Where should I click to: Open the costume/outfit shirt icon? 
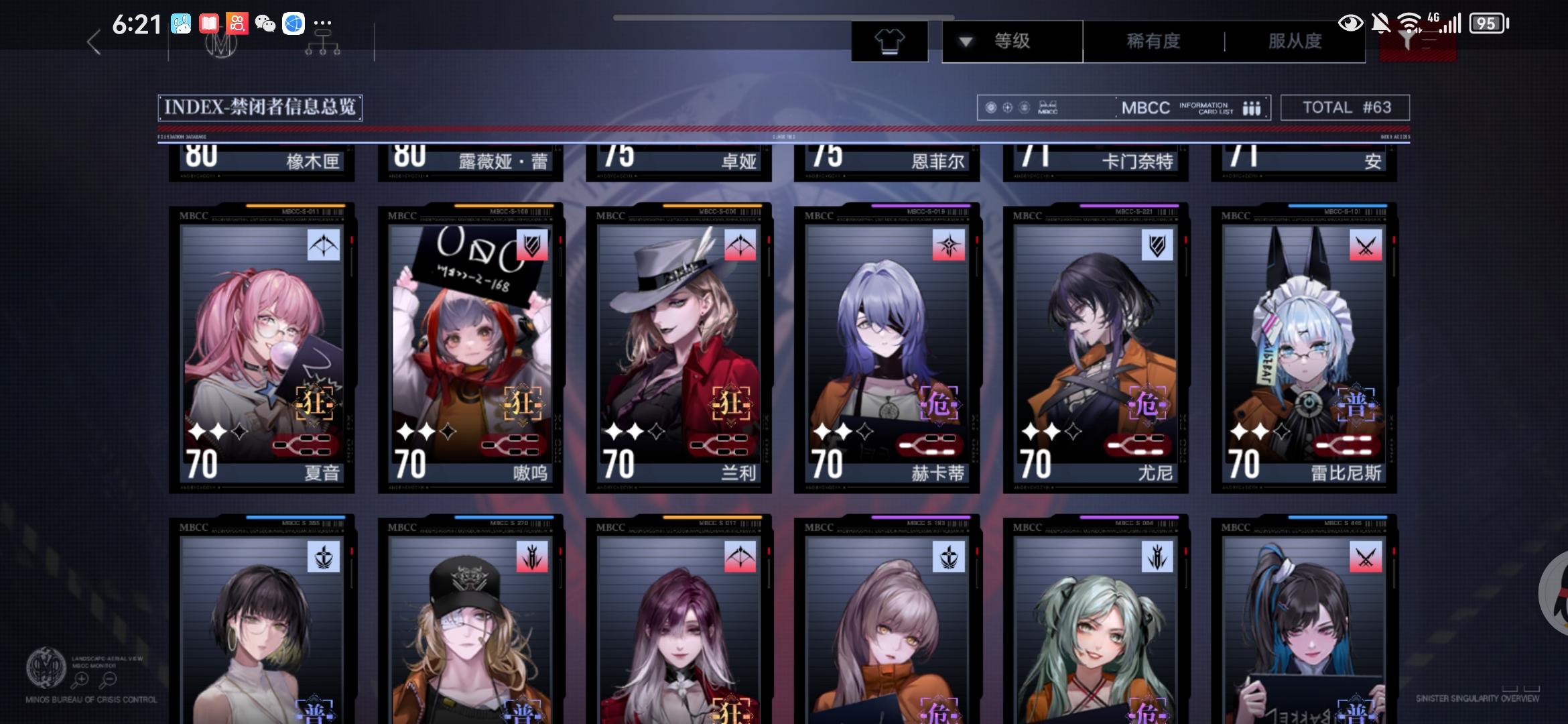pyautogui.click(x=891, y=40)
